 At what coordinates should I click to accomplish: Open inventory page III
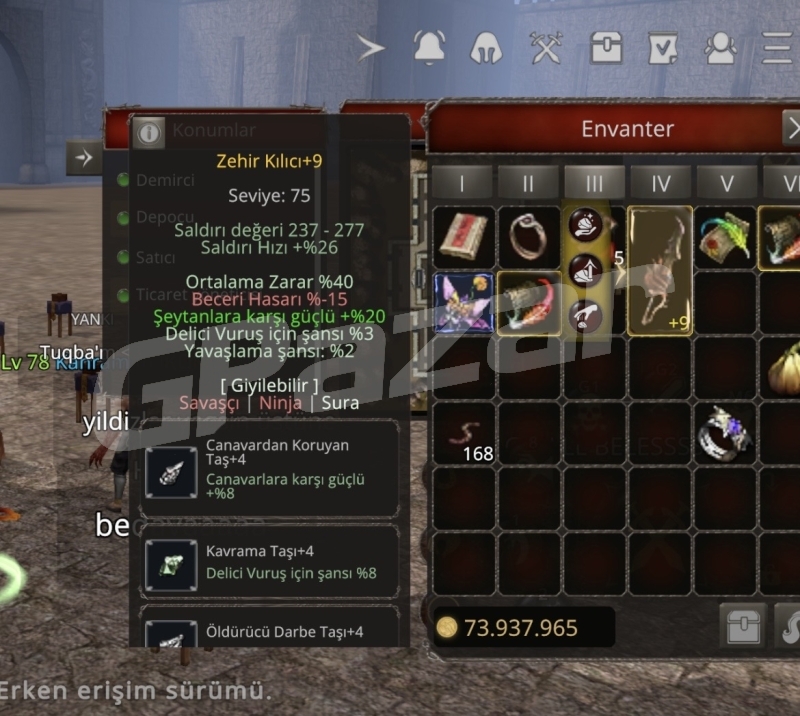point(594,183)
